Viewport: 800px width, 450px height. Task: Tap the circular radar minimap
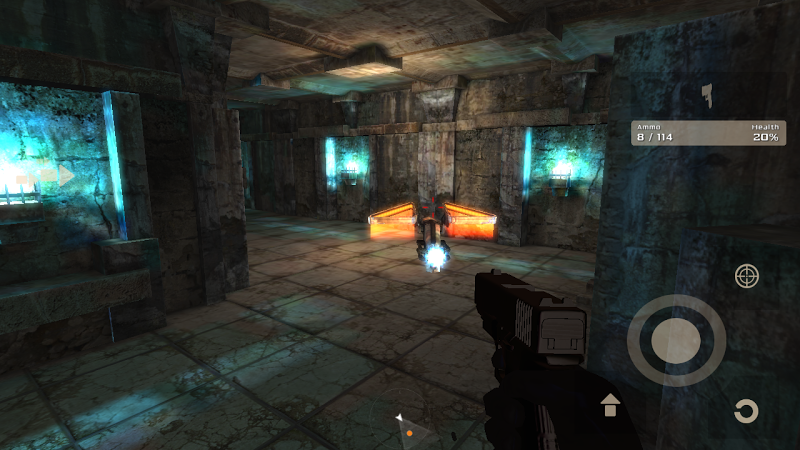[410, 434]
